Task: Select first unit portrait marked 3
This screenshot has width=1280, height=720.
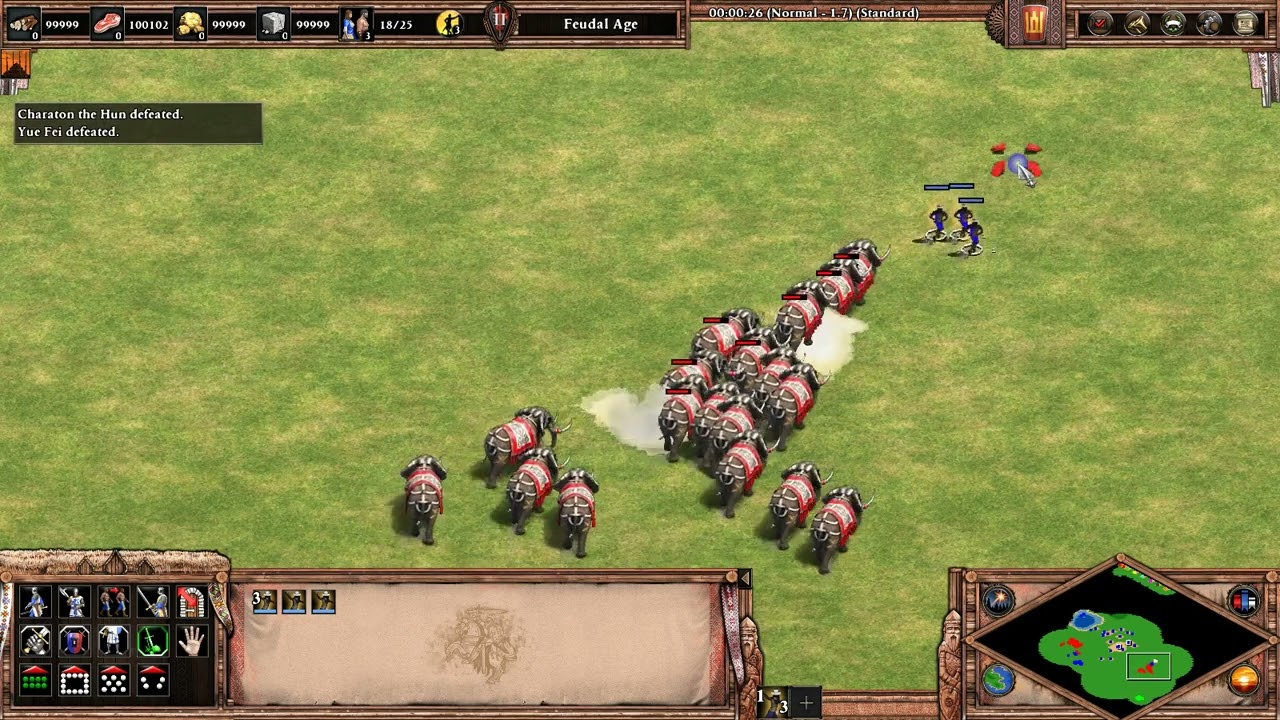Action: click(265, 601)
